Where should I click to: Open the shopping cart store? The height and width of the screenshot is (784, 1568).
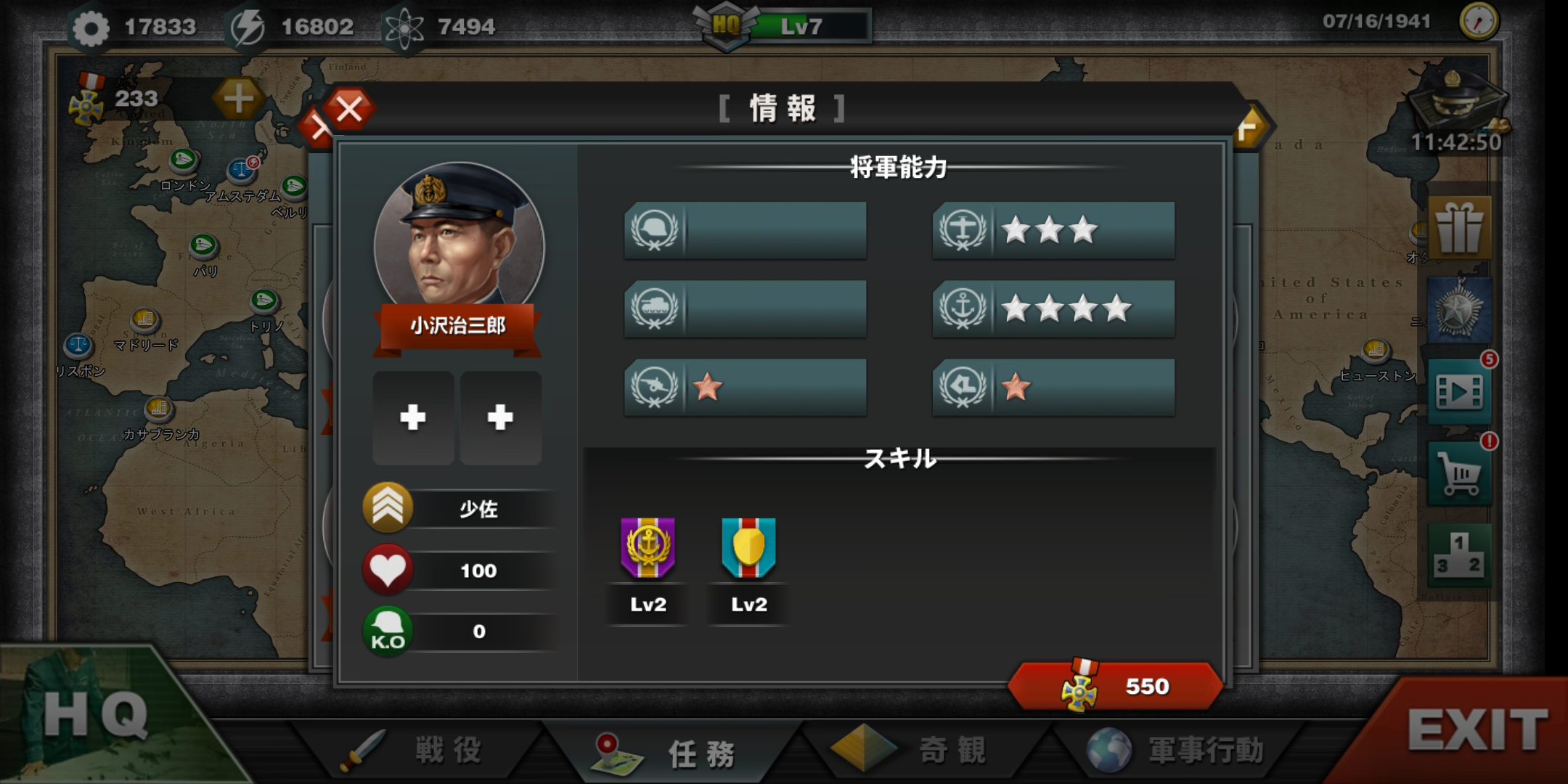point(1459,475)
